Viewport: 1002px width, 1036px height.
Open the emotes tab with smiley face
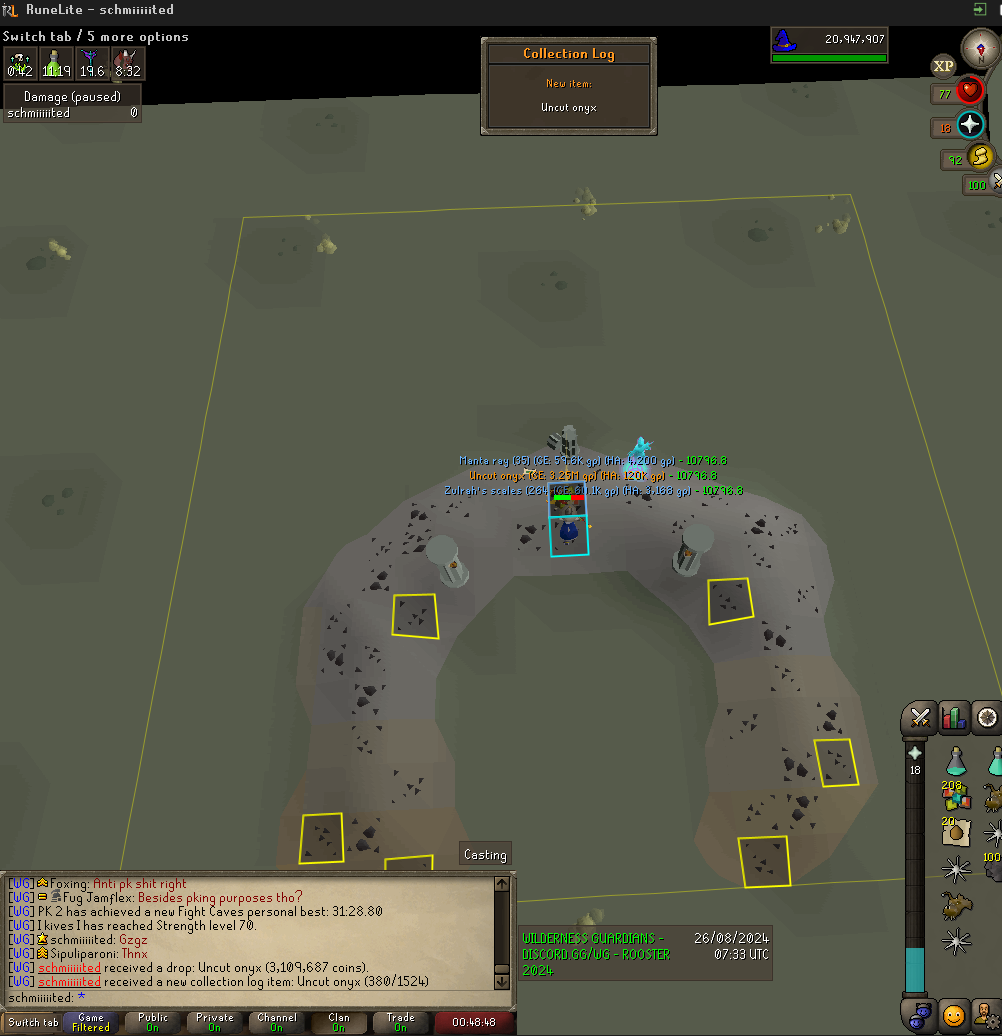(x=954, y=1016)
